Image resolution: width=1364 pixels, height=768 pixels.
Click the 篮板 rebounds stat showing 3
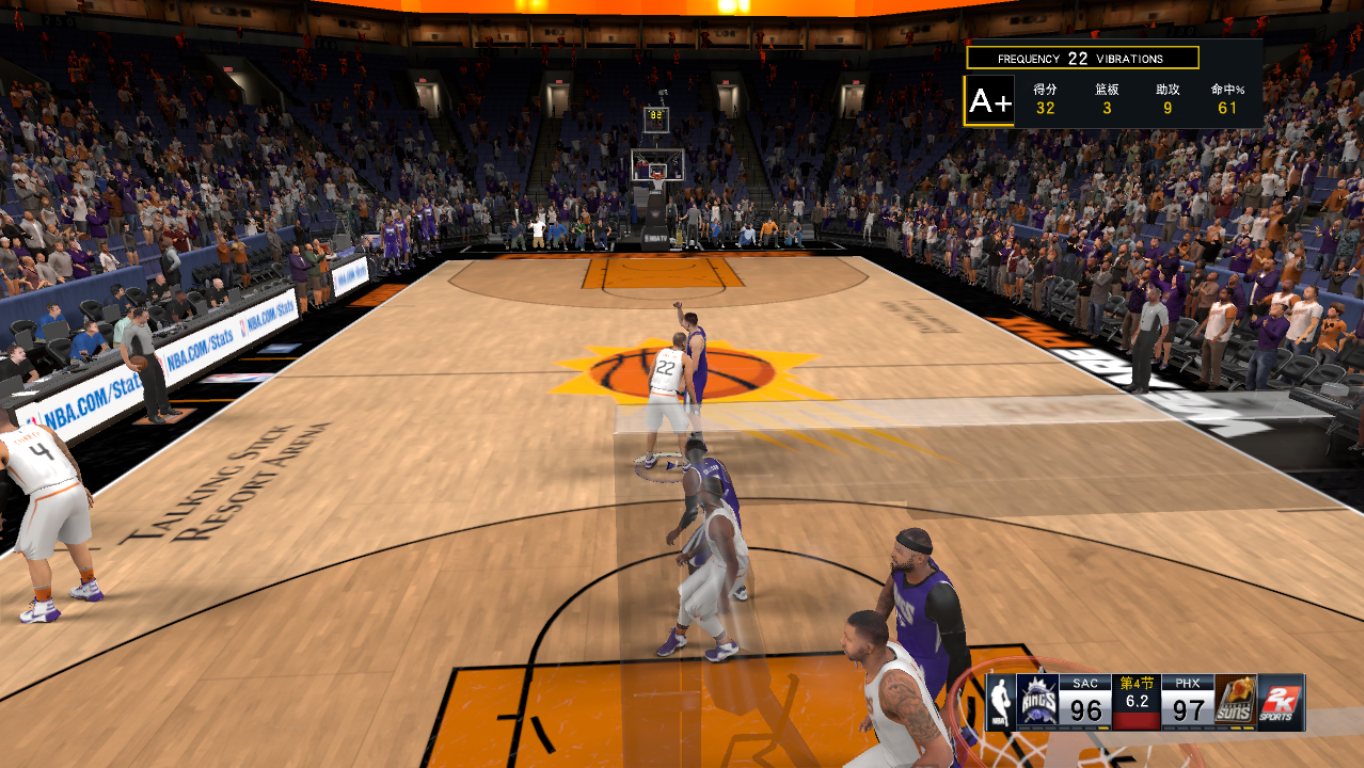click(x=1106, y=98)
